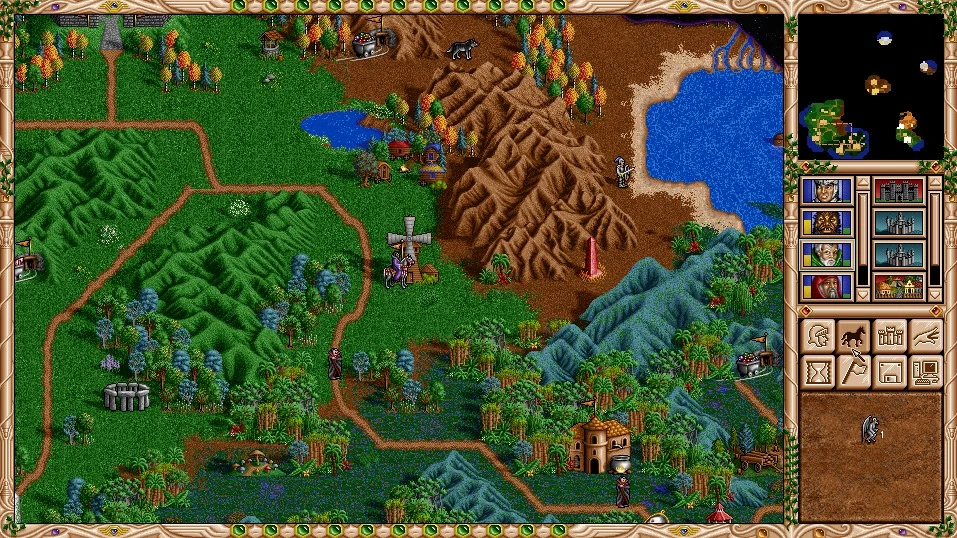Open Adventure Options with the flag button
The height and width of the screenshot is (538, 957).
(854, 372)
